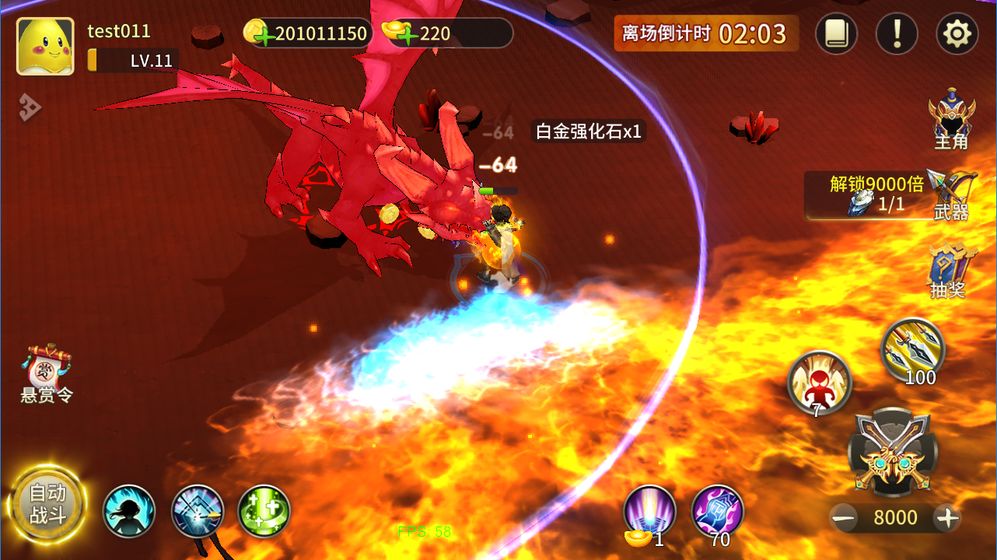This screenshot has width=997, height=560.
Task: Activate the blue silhouette skill
Action: point(129,511)
